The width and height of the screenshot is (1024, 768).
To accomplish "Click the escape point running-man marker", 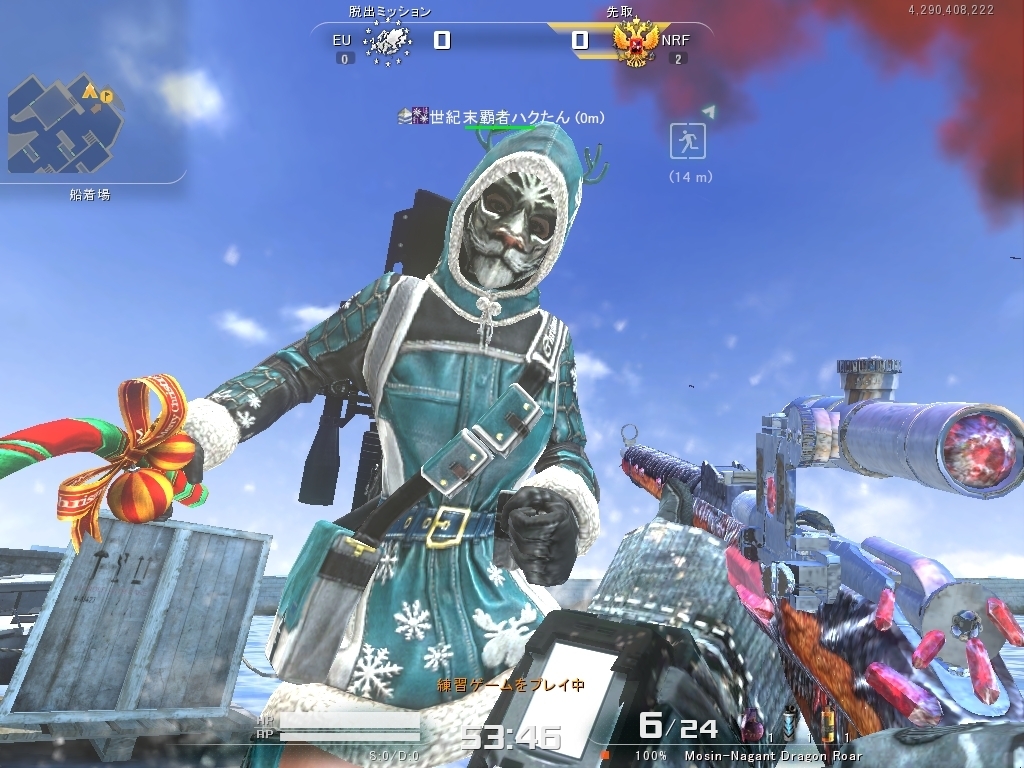I will [688, 141].
